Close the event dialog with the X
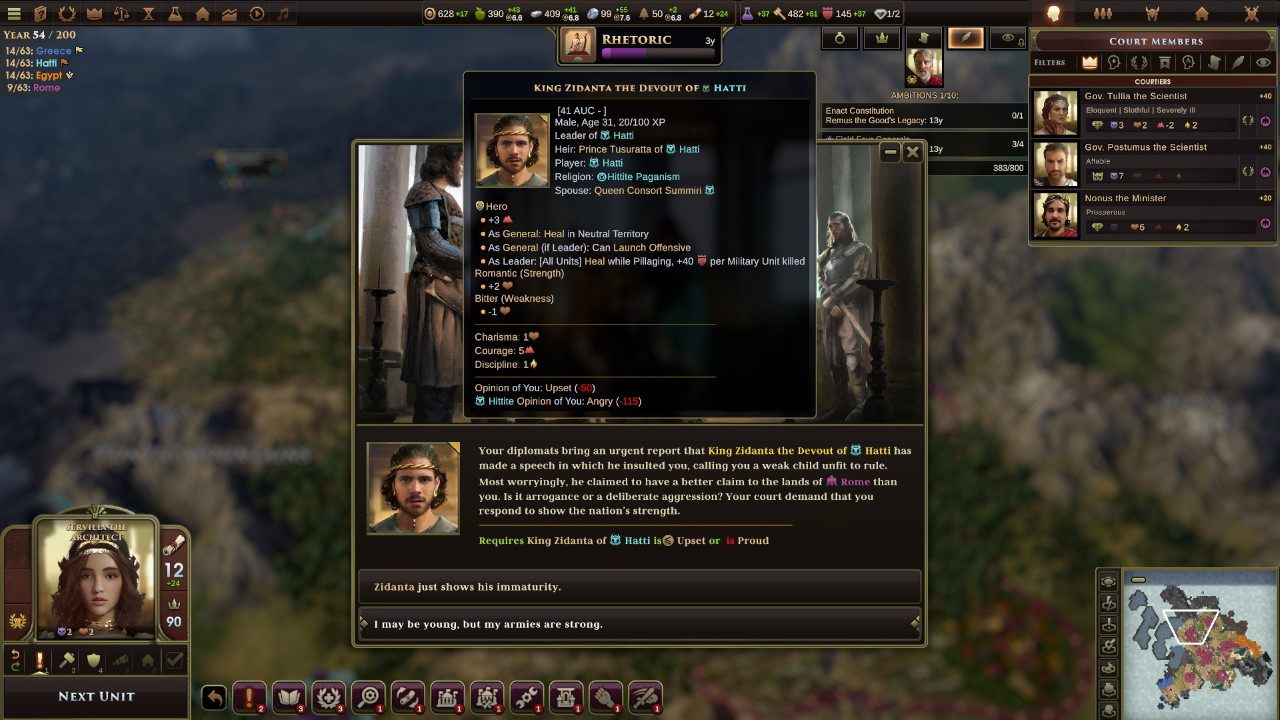1280x720 pixels. (x=912, y=152)
